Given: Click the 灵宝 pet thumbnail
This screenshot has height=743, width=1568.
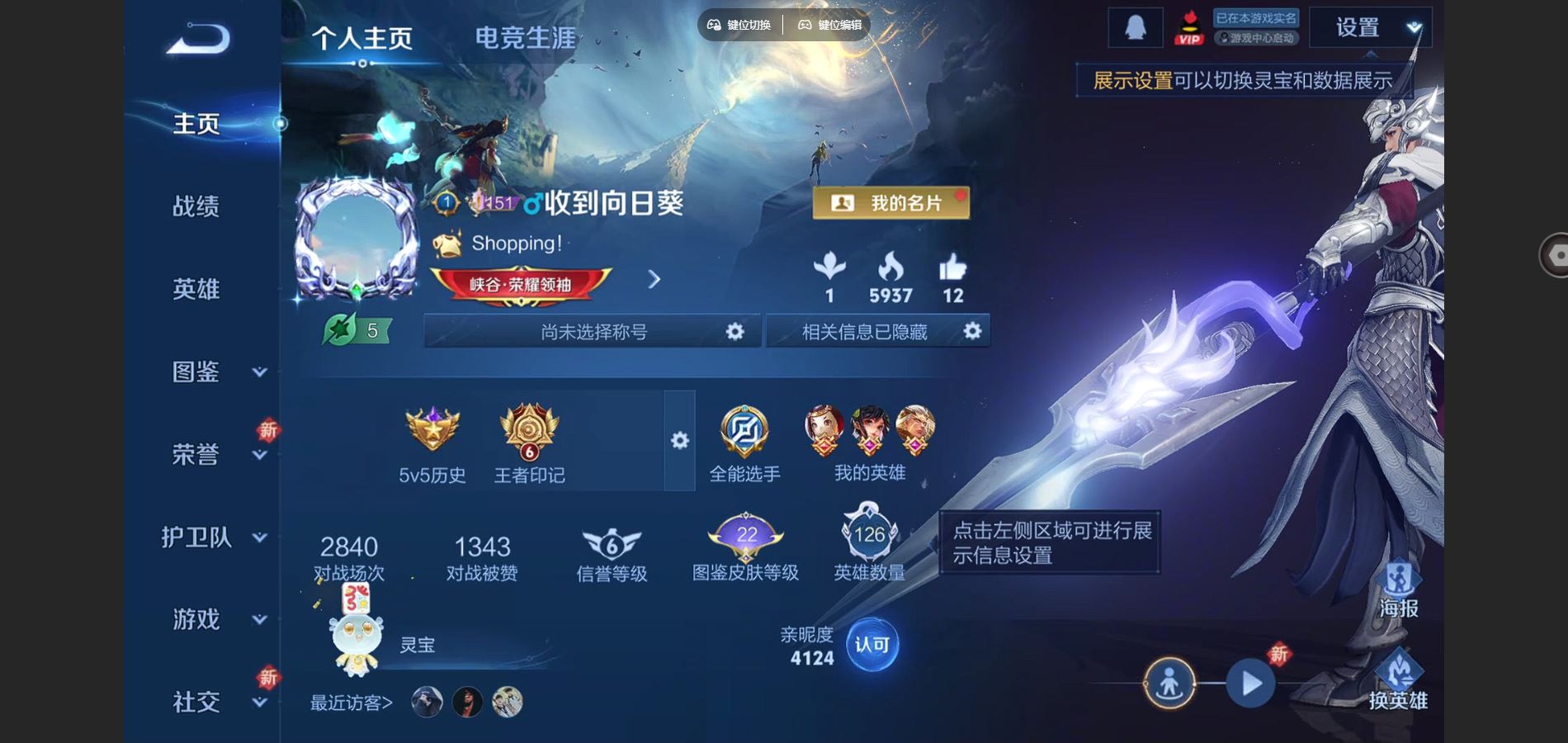Looking at the screenshot, I should (x=357, y=648).
